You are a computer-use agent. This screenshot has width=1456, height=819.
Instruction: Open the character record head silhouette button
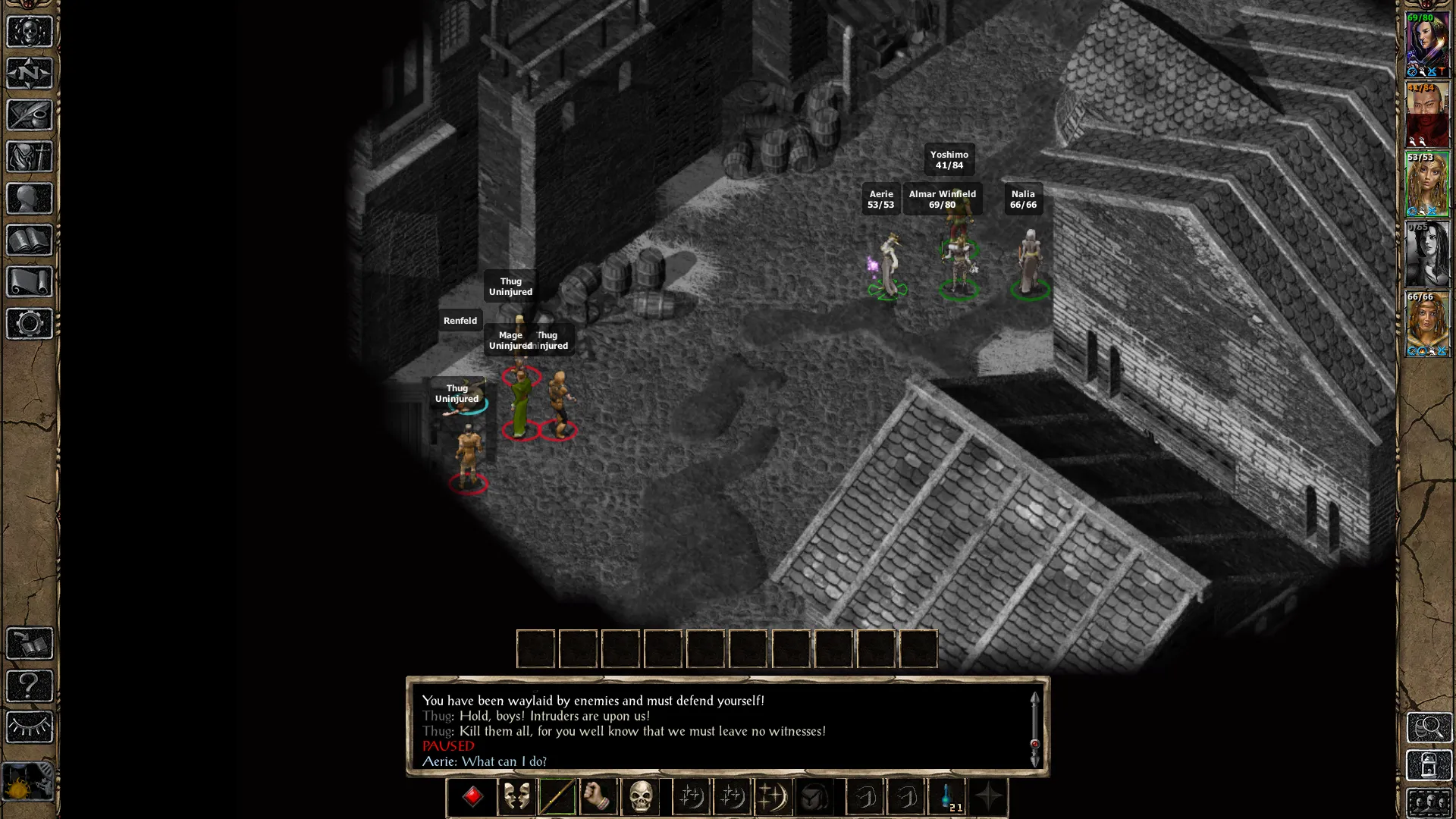point(30,199)
